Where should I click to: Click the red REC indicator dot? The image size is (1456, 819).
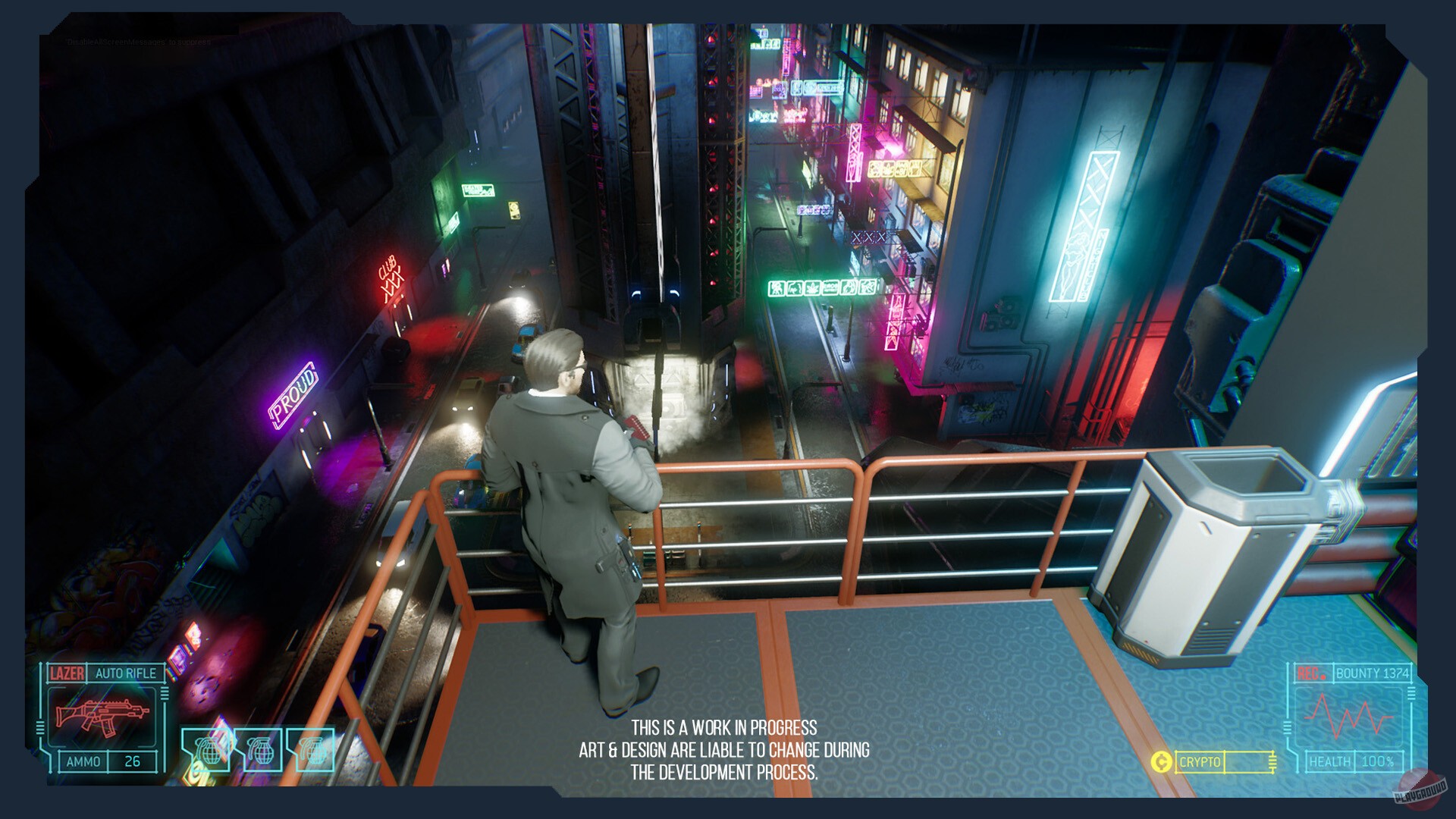1323,676
